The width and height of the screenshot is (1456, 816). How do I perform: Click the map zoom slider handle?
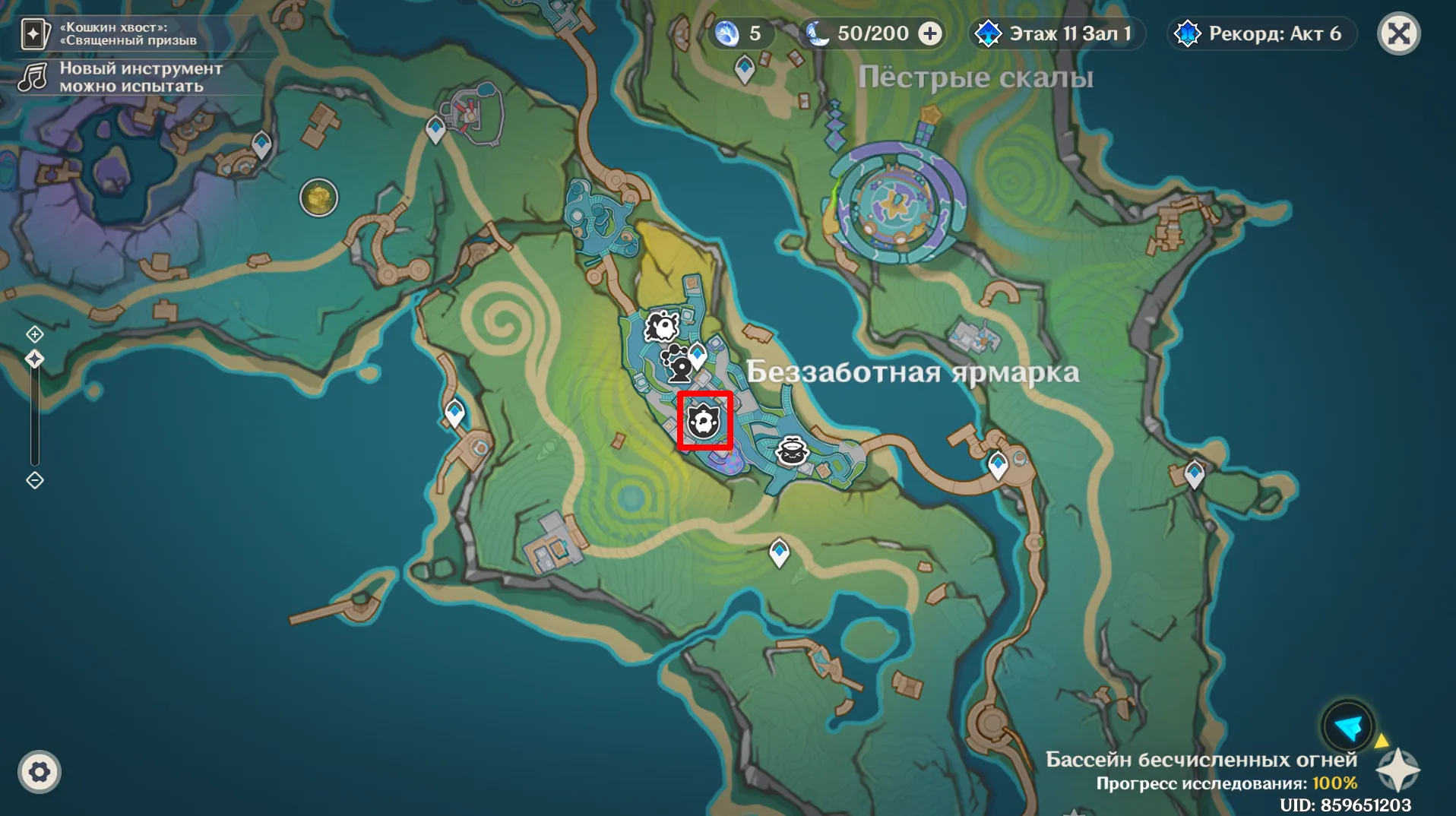tap(34, 358)
